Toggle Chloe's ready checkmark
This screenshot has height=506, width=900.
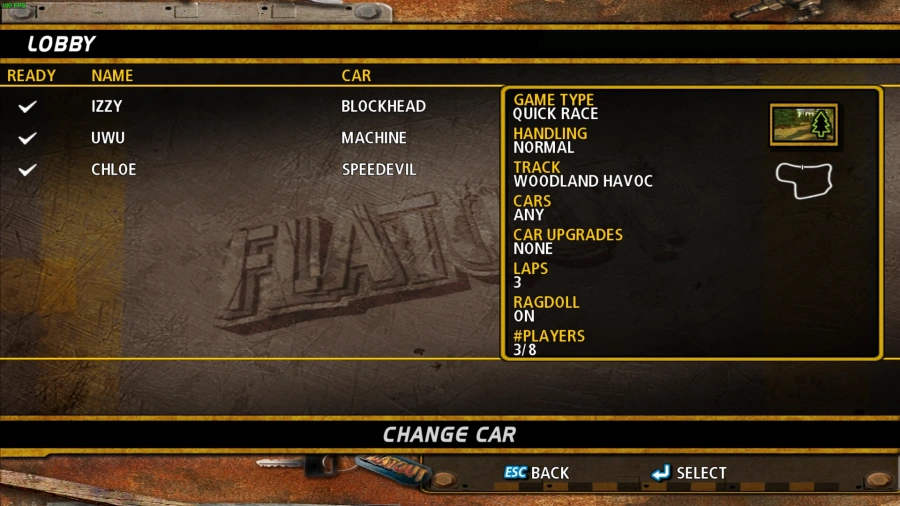(28, 170)
